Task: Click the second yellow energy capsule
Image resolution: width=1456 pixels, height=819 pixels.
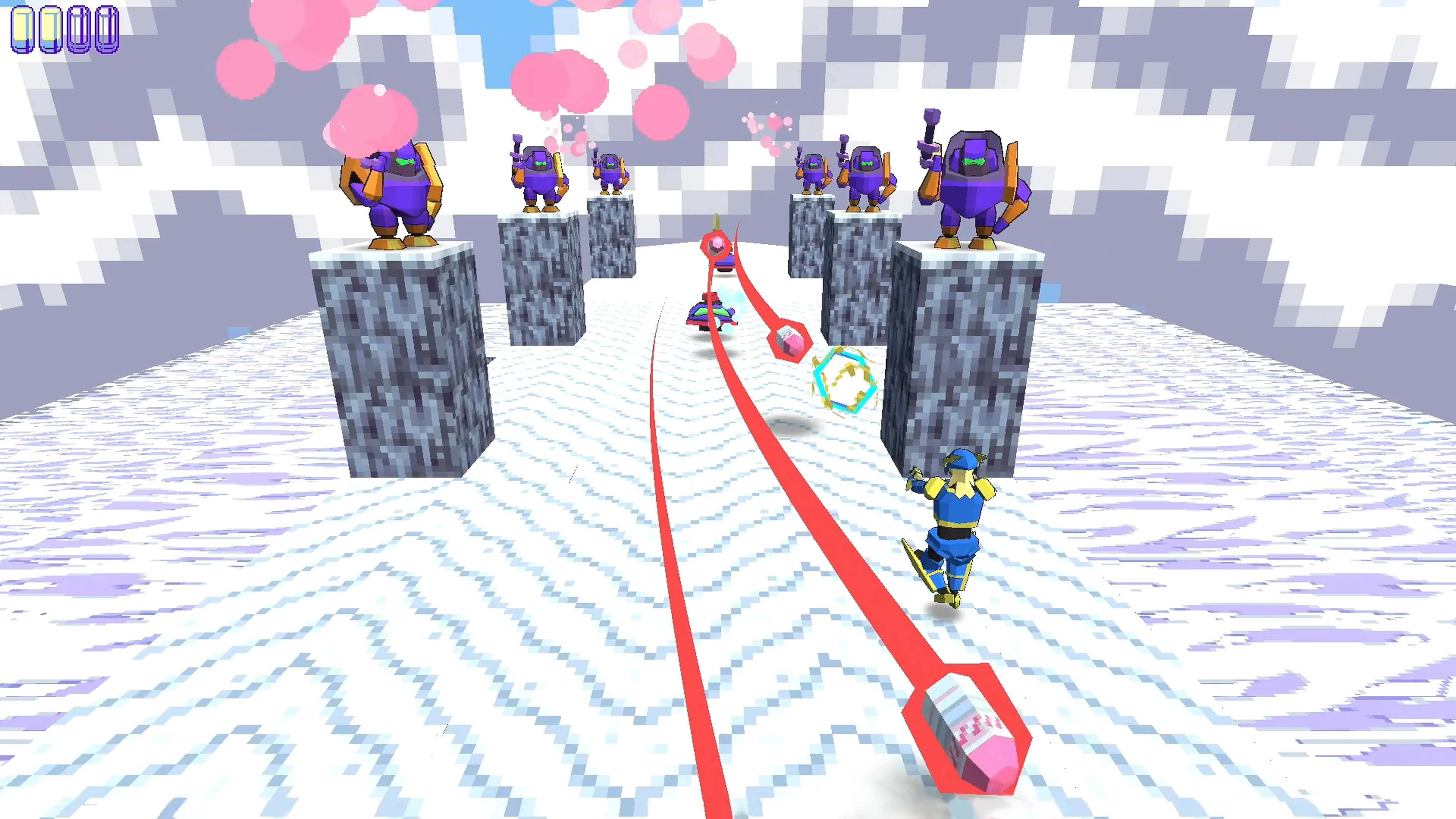Action: click(51, 30)
